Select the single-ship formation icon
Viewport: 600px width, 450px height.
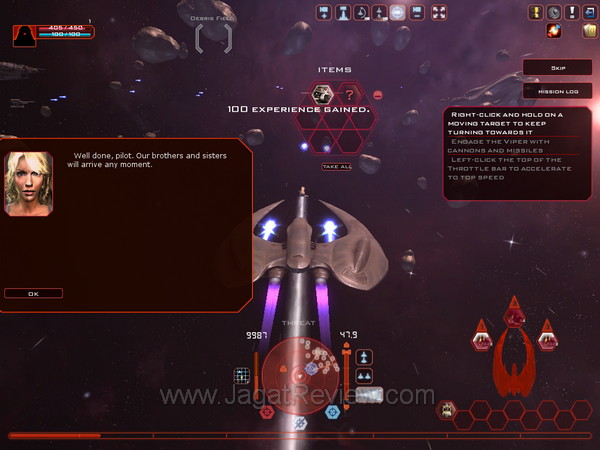tap(364, 356)
